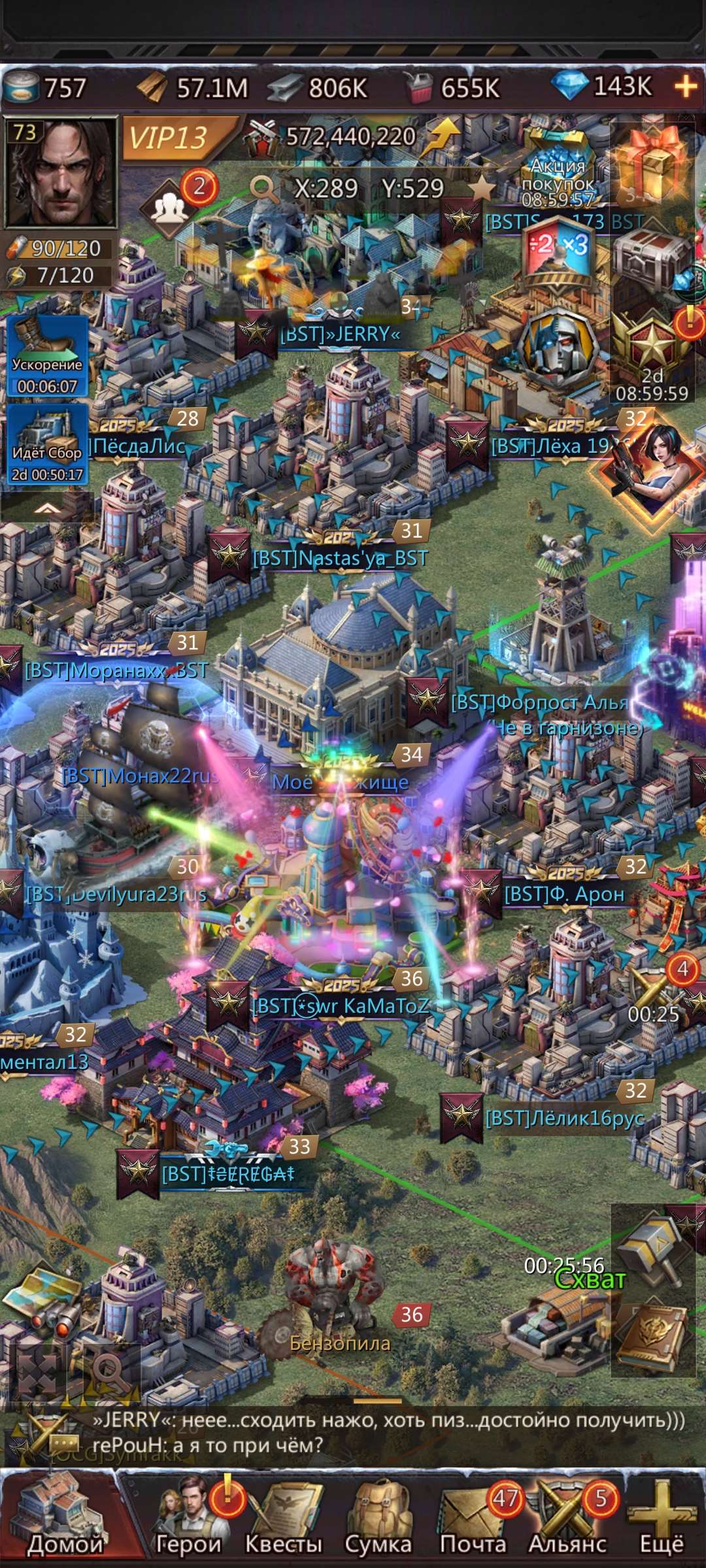Open the Квесты quests menu
The height and width of the screenshot is (1568, 706).
tap(284, 1517)
